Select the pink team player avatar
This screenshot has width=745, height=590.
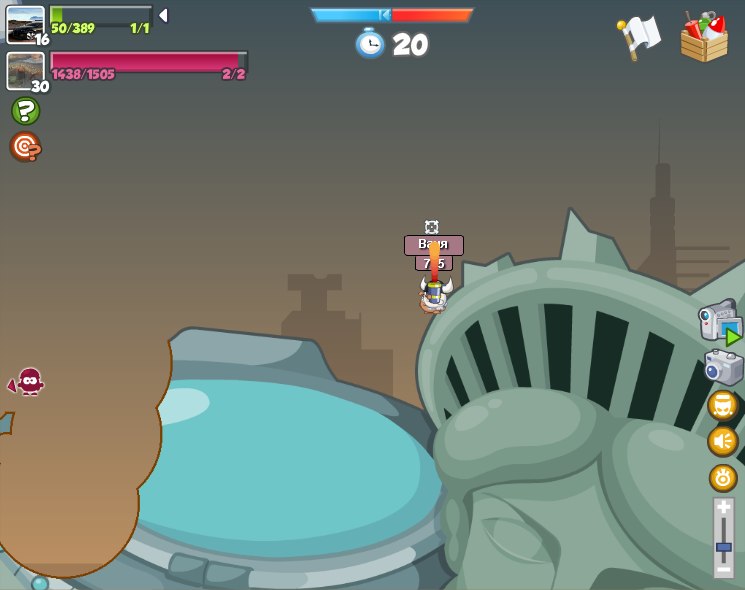pos(25,70)
